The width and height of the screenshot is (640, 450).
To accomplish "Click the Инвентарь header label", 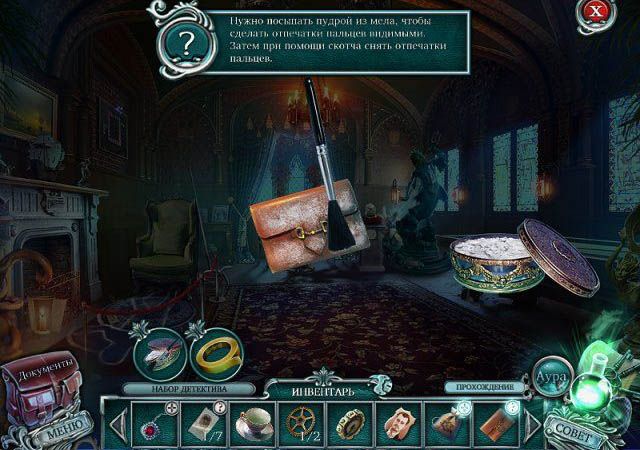I will tap(321, 388).
